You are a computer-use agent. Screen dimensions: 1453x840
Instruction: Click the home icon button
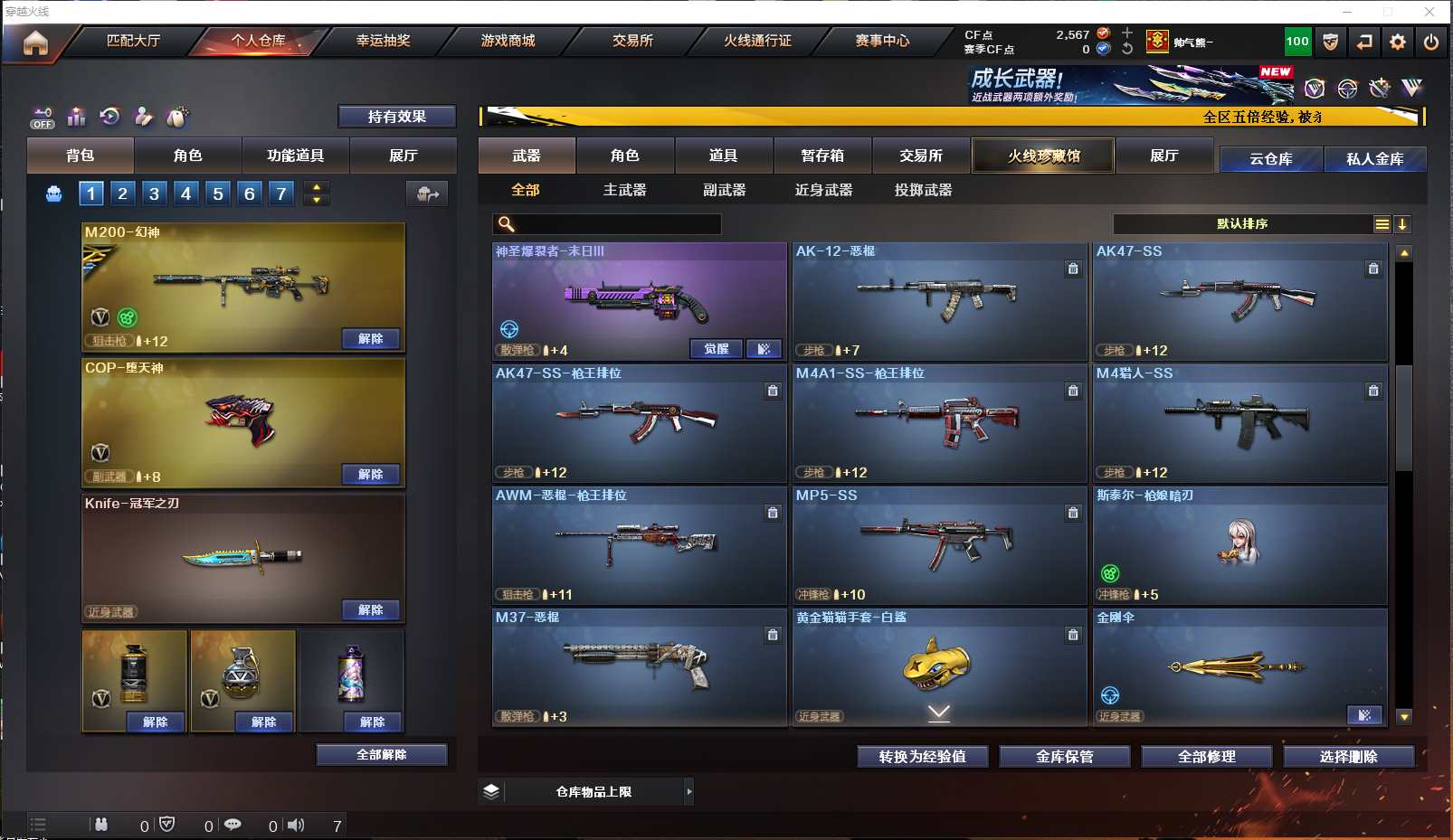pos(35,42)
